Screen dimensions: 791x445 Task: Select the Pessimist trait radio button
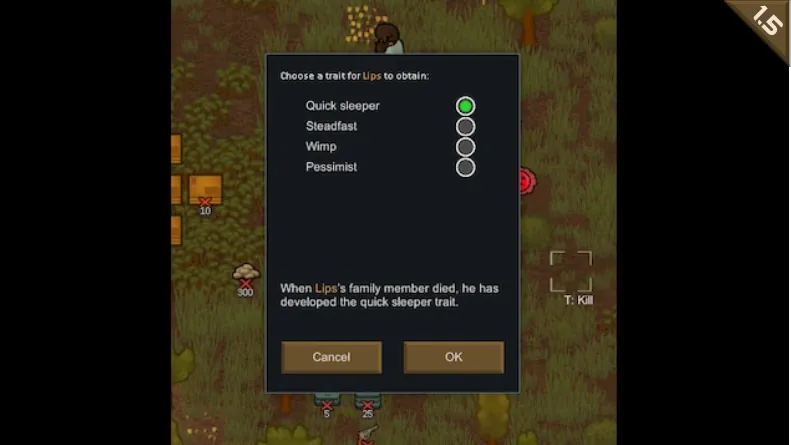(x=465, y=167)
